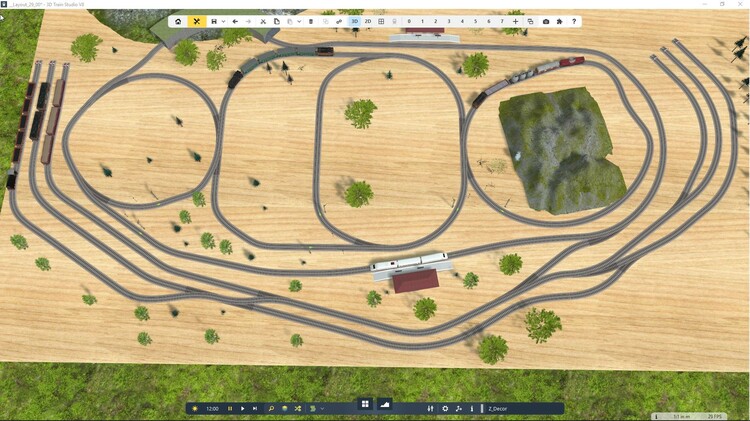750x421 pixels.
Task: Switch to the 2D view mode
Action: click(x=368, y=21)
